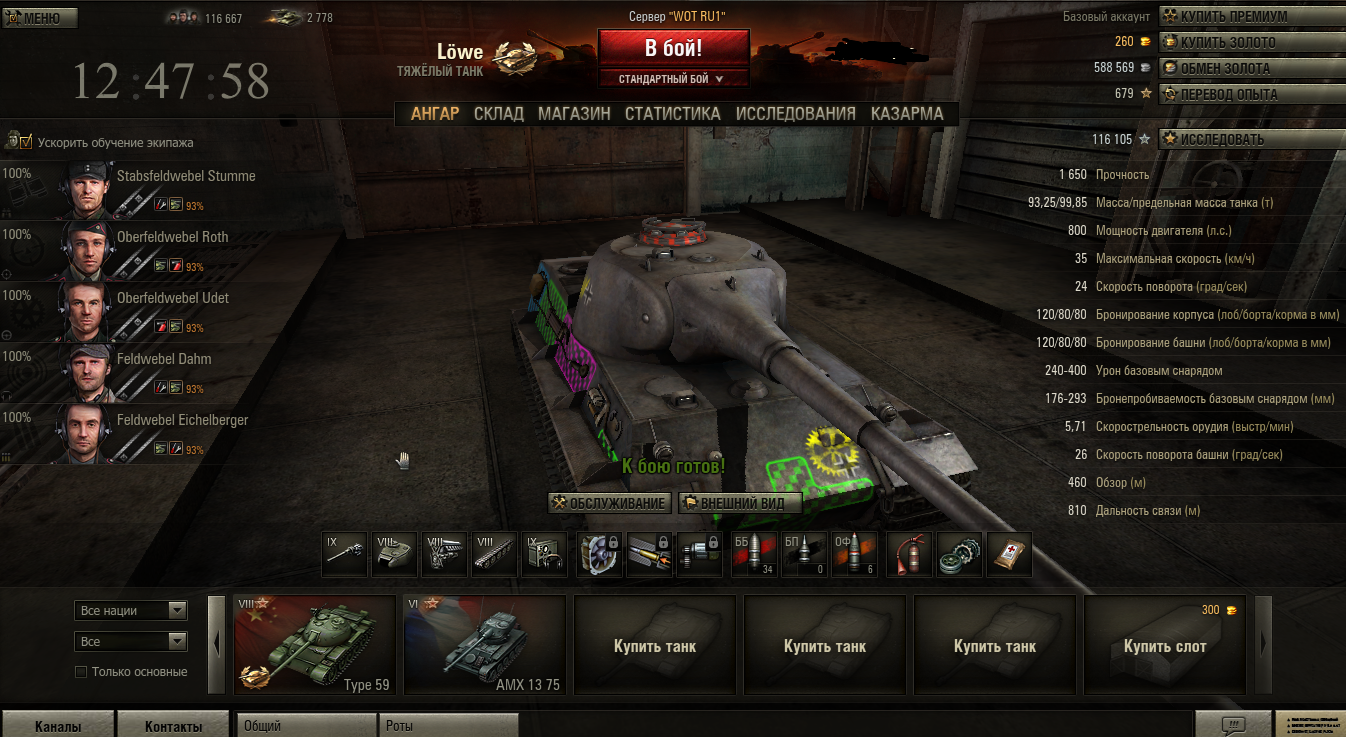Open Внешний вид customization
The height and width of the screenshot is (737, 1346).
(740, 503)
